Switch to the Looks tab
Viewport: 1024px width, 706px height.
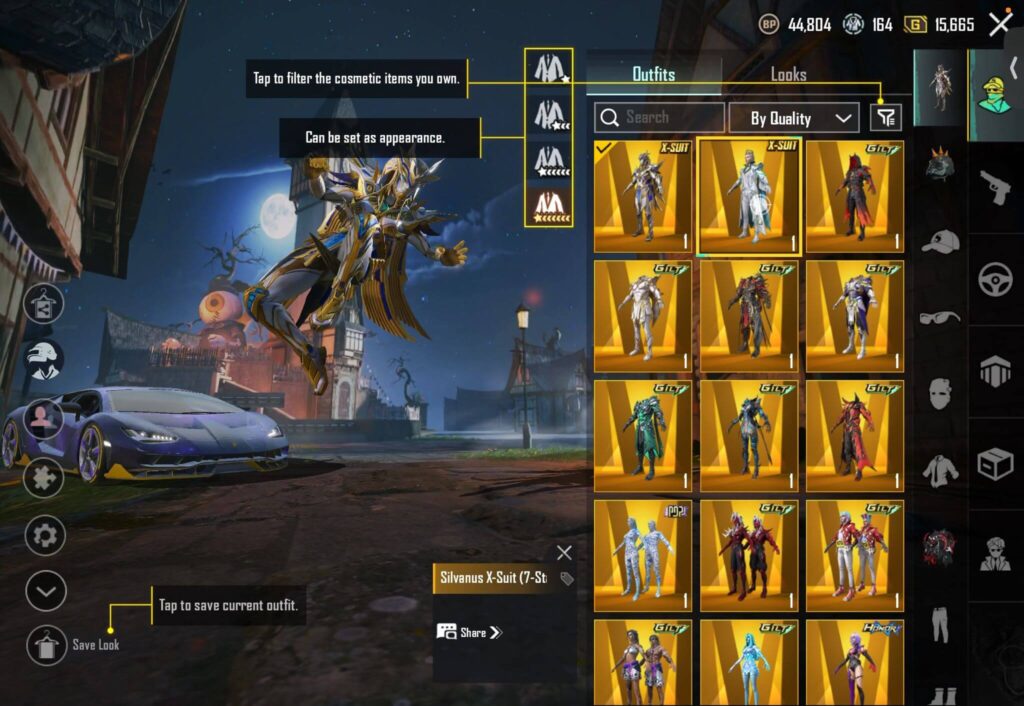click(788, 74)
